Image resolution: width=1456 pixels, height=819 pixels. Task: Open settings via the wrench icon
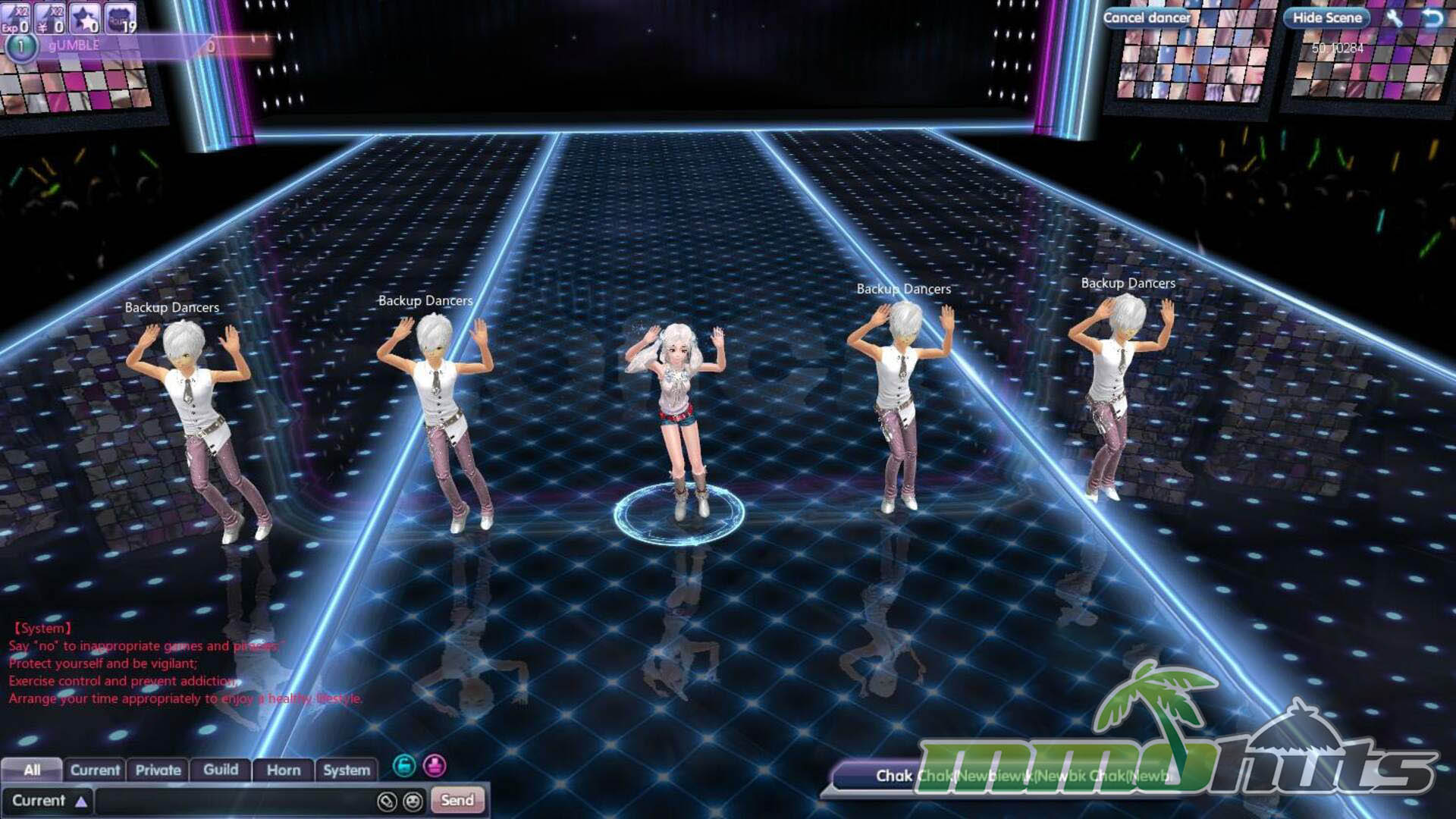click(x=1394, y=17)
